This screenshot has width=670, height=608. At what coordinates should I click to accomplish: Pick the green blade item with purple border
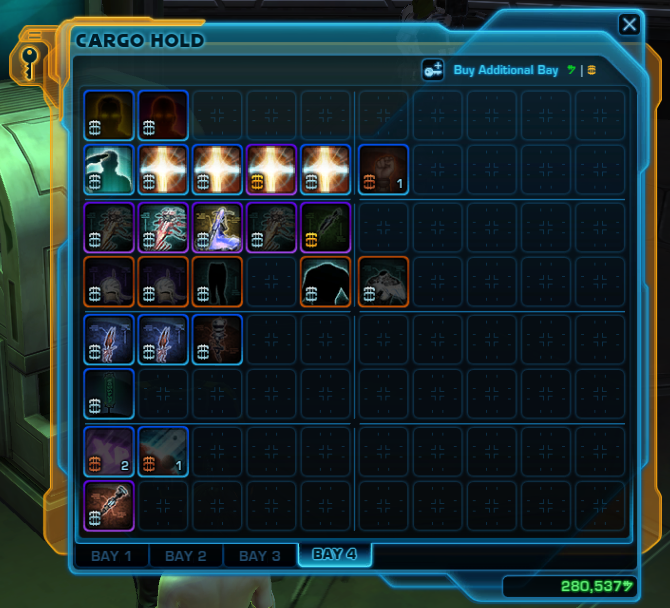[x=326, y=228]
